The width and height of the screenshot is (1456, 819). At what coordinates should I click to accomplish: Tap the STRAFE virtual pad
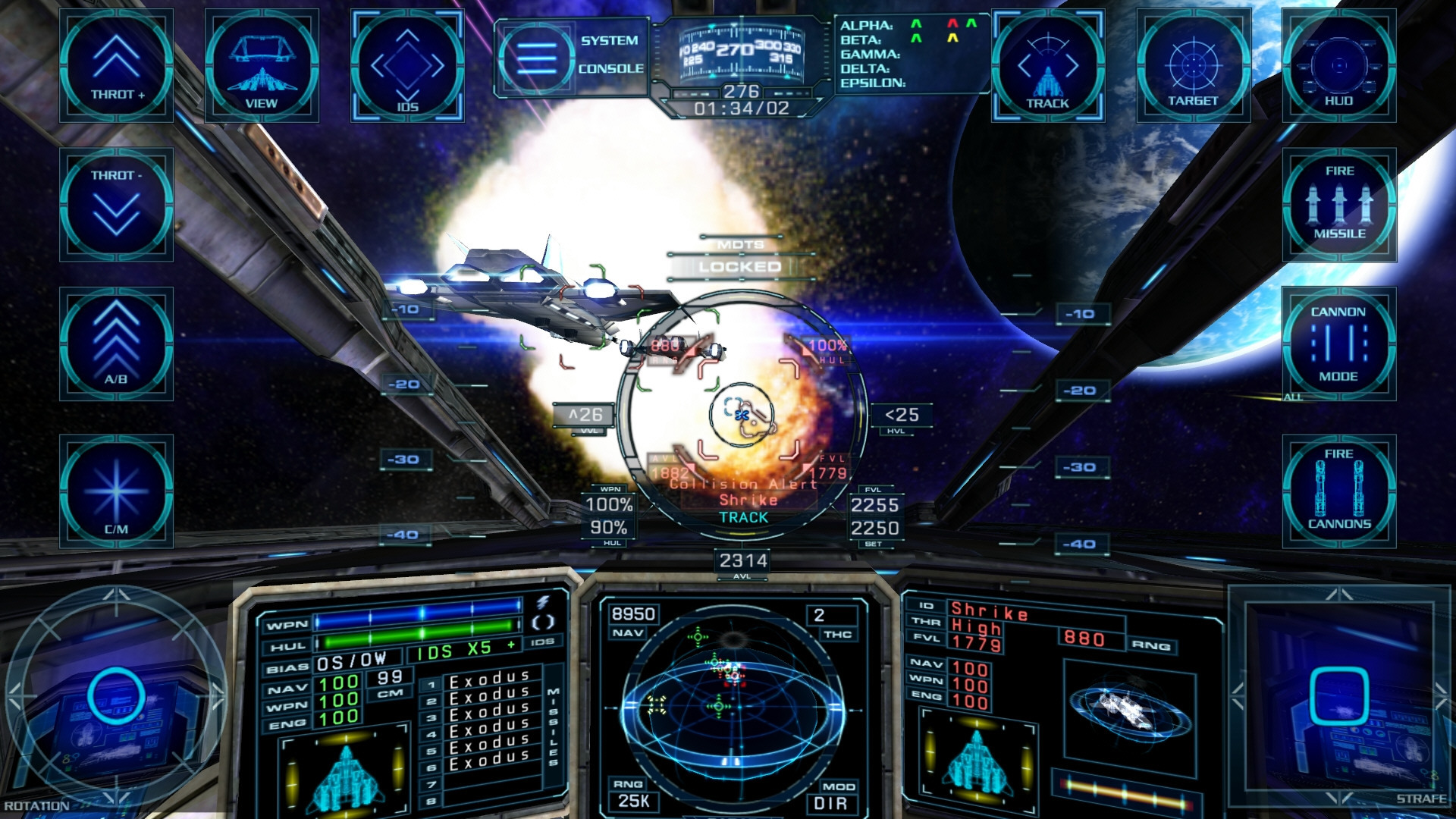coord(1338,696)
